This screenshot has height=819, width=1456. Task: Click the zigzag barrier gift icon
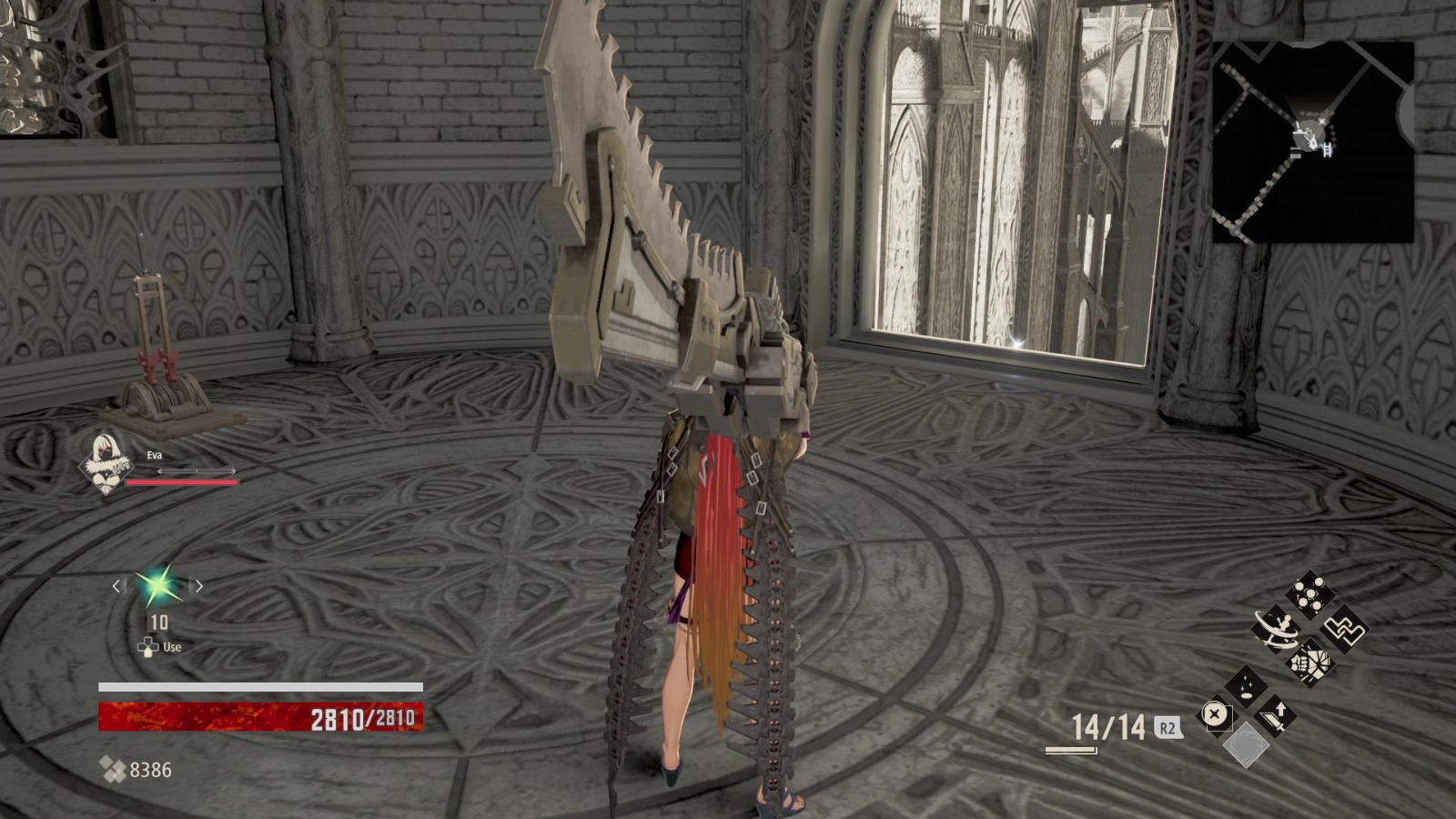click(x=1344, y=631)
